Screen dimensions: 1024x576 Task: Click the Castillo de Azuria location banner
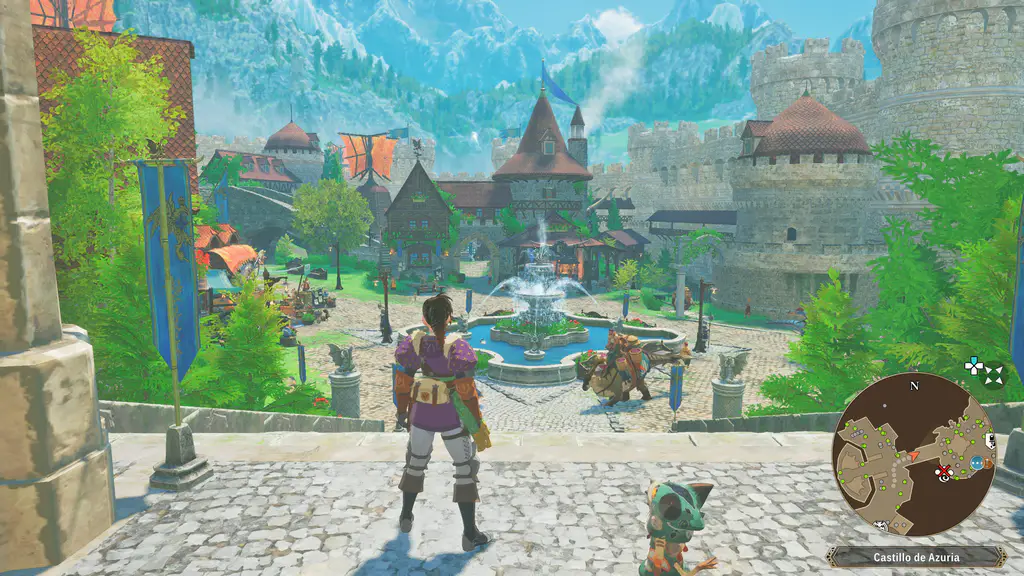(916, 556)
